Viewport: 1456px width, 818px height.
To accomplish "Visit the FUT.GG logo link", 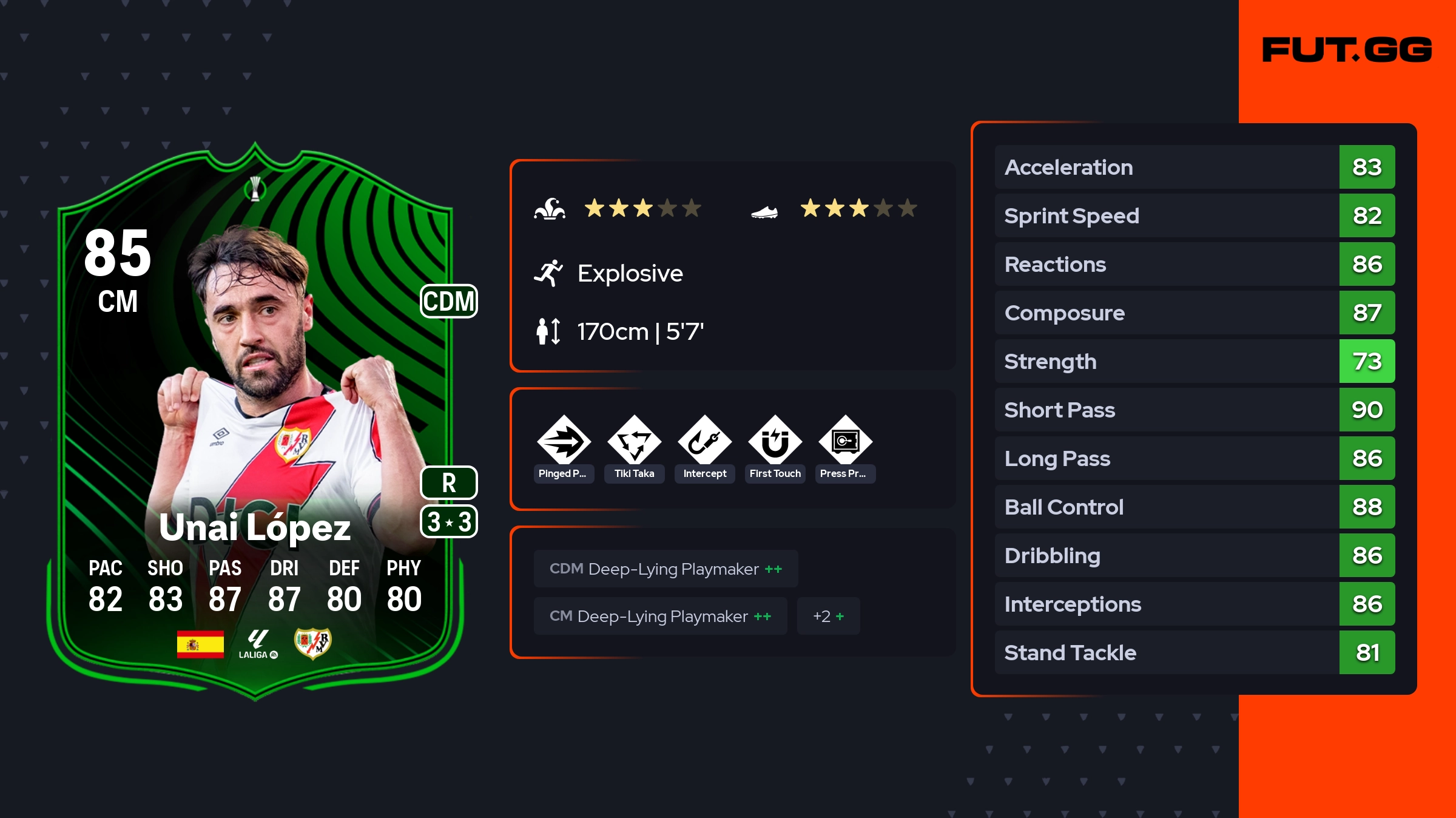I will pos(1347,50).
